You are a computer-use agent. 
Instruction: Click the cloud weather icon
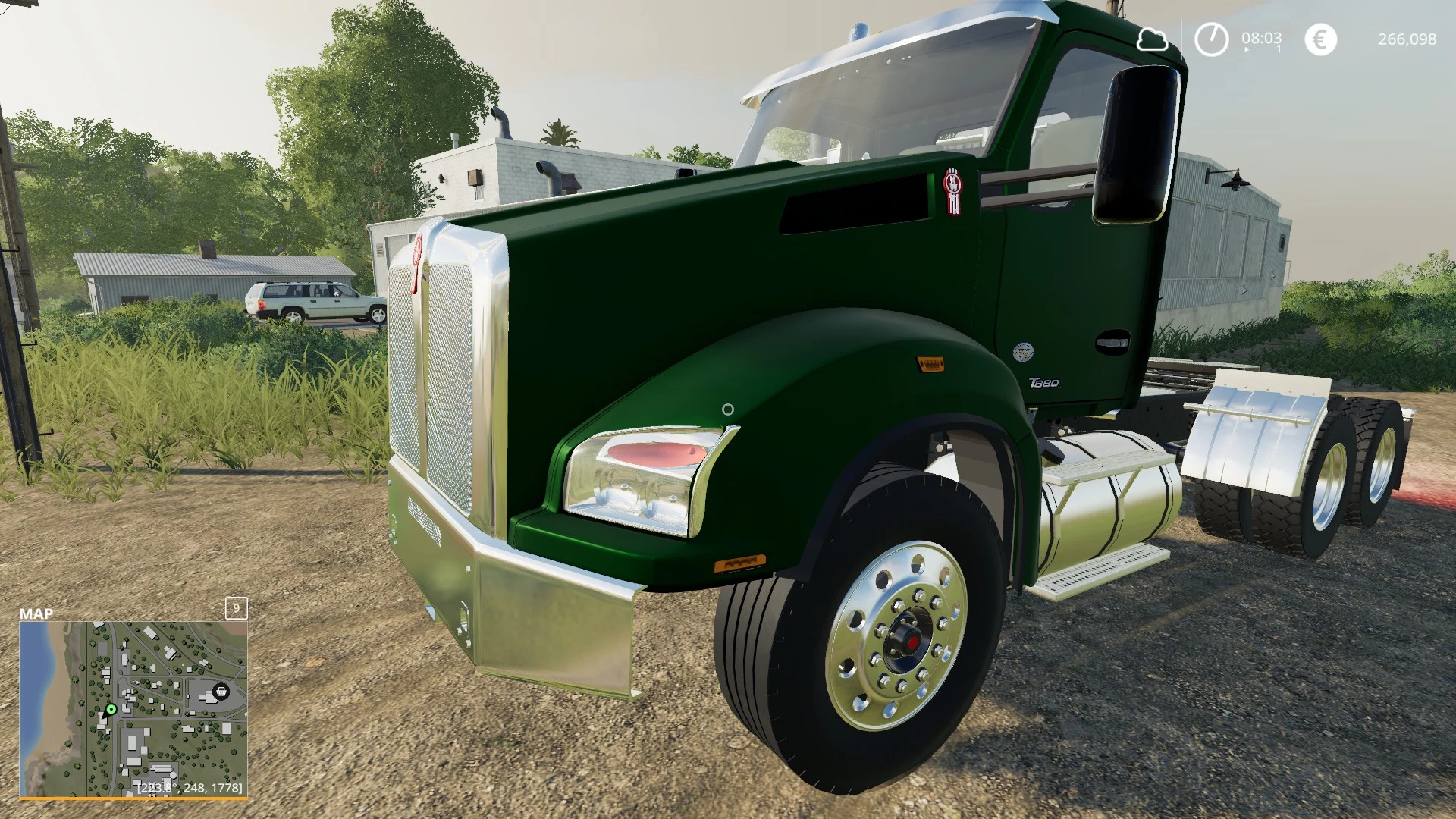point(1152,39)
